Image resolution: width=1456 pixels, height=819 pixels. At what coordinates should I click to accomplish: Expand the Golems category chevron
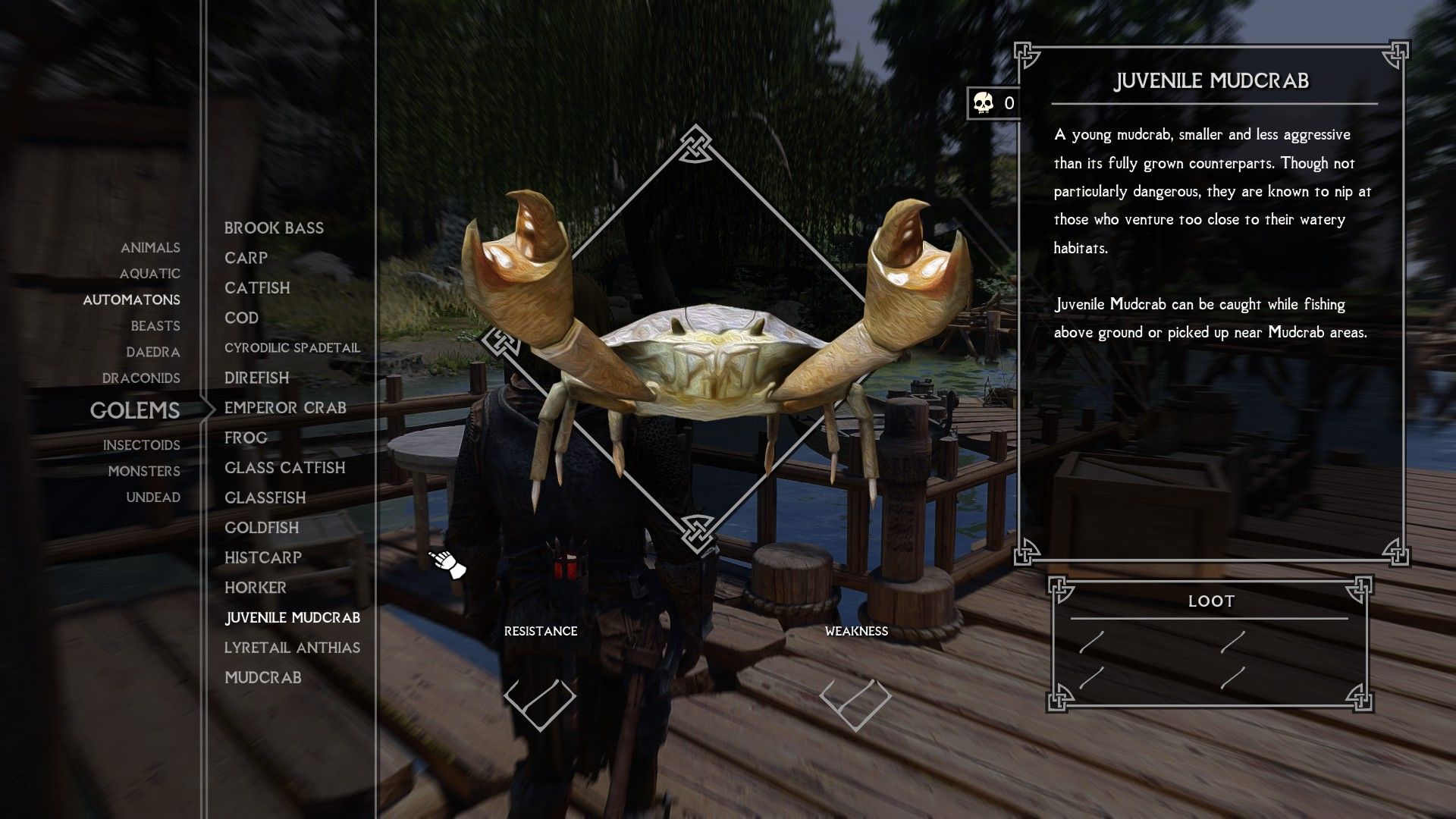pos(210,409)
